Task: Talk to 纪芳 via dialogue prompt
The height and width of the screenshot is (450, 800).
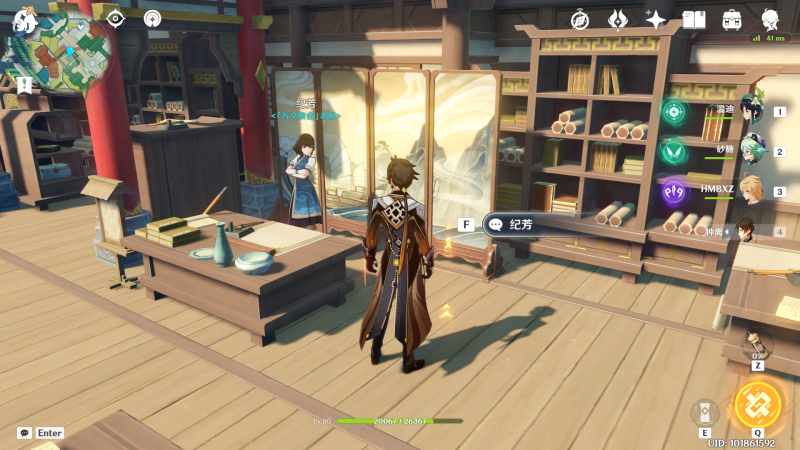Action: pos(522,225)
